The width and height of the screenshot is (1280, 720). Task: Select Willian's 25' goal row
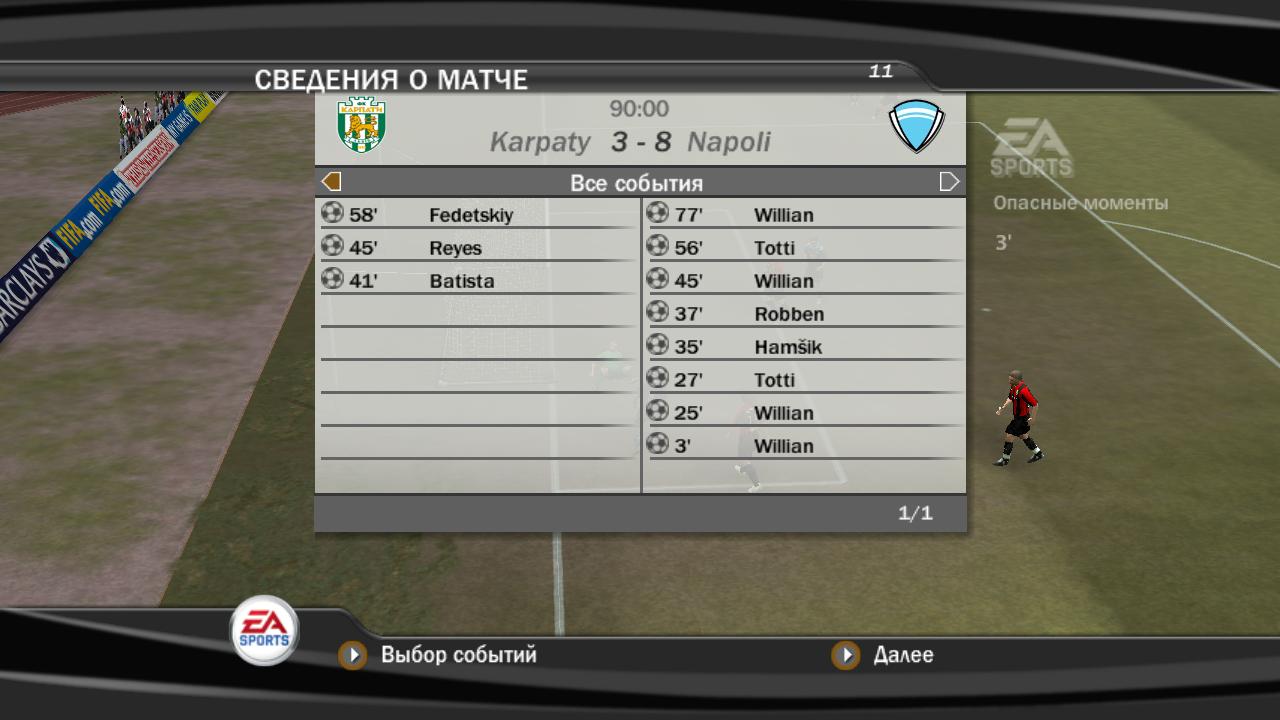coord(803,413)
